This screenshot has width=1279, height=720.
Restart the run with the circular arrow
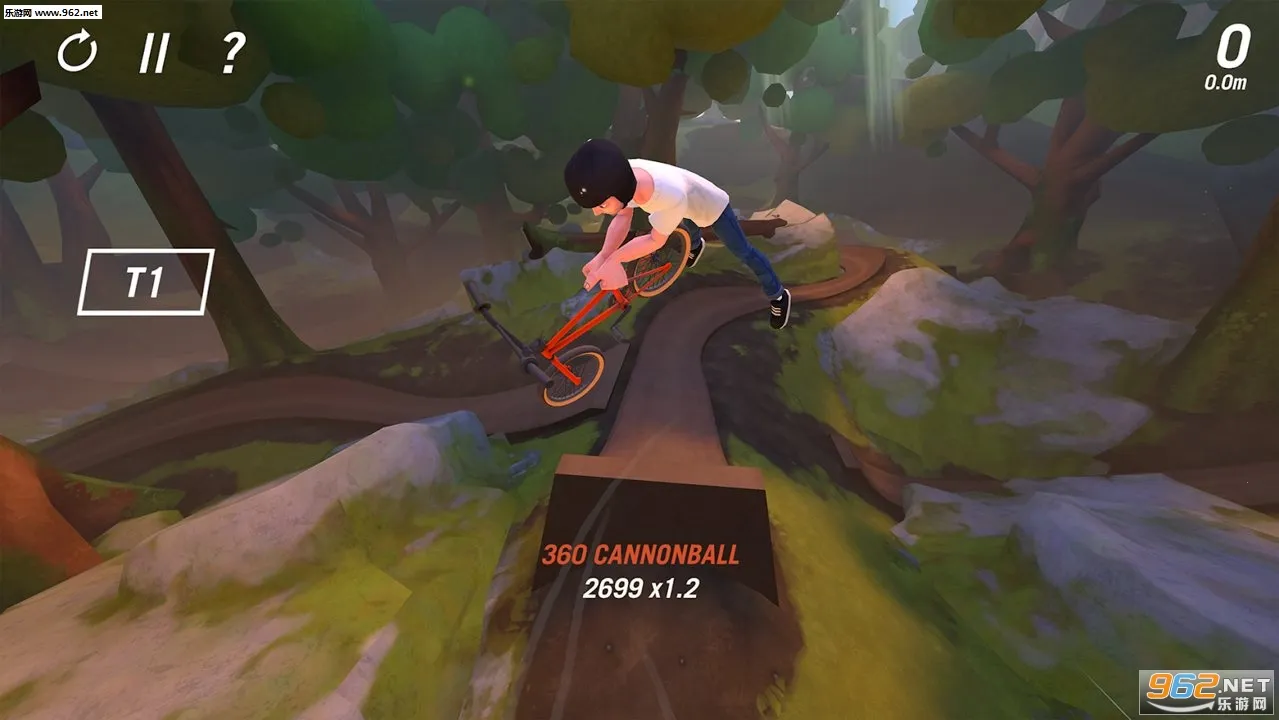77,51
